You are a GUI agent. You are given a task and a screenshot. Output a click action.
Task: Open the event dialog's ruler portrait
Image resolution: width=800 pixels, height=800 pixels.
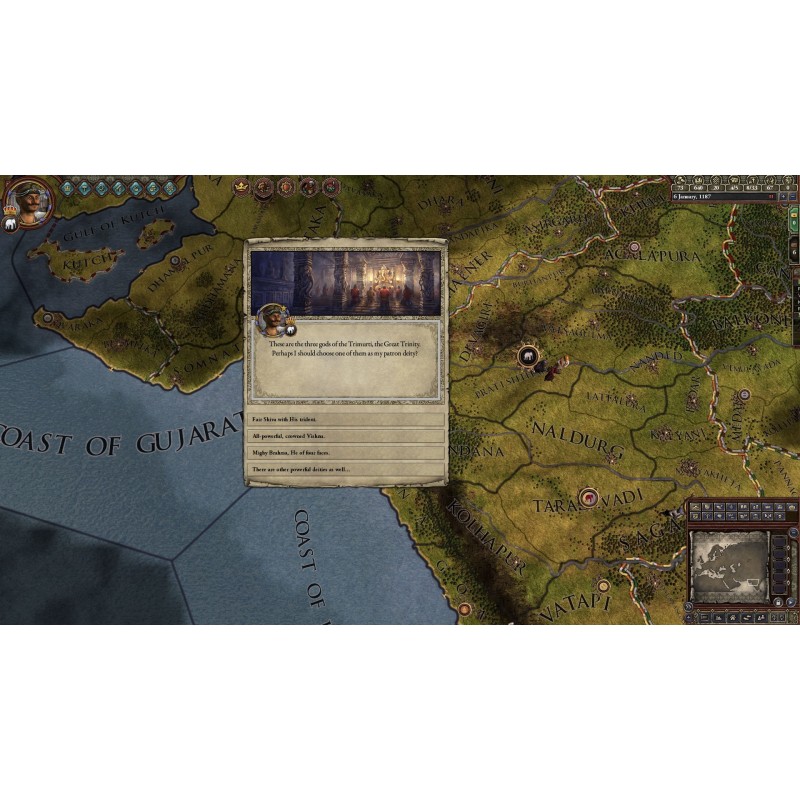pyautogui.click(x=269, y=319)
